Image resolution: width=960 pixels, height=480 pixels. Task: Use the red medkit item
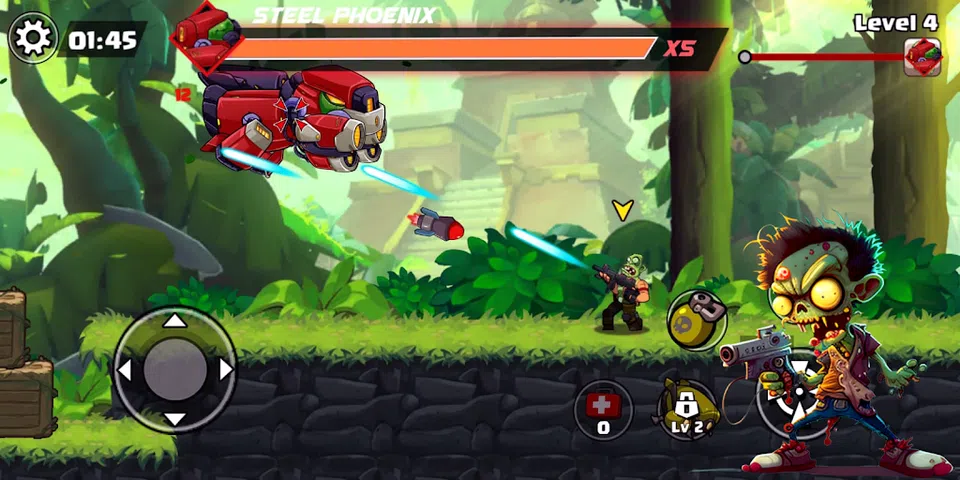coord(603,409)
